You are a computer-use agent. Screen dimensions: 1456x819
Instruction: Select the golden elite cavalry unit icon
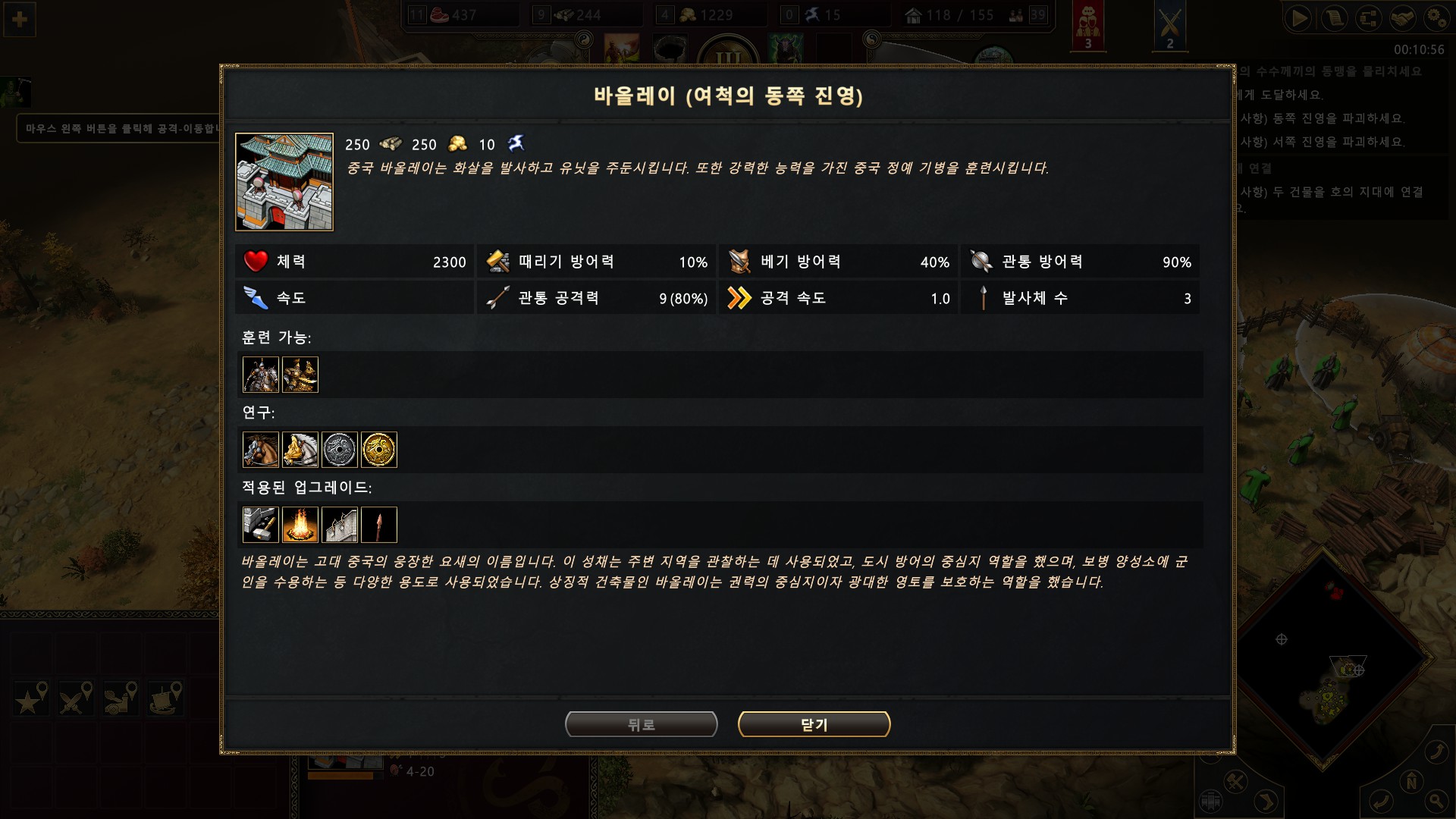[300, 375]
